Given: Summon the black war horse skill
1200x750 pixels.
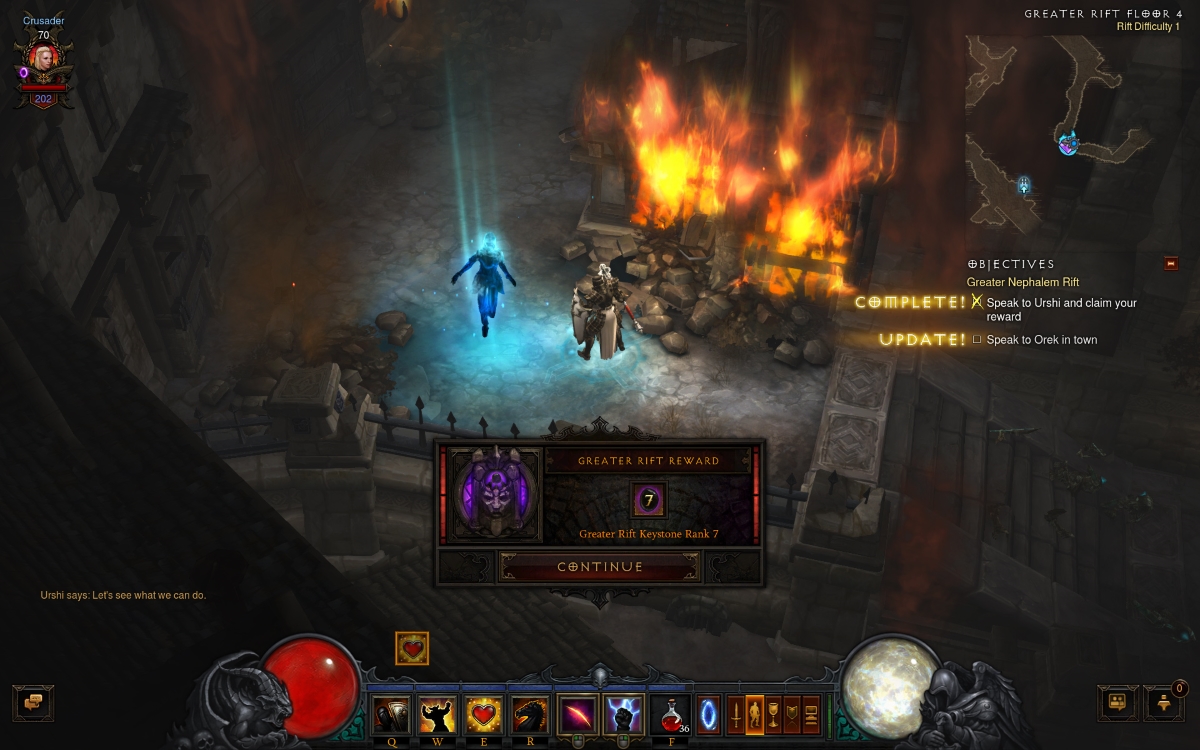Looking at the screenshot, I should (531, 715).
